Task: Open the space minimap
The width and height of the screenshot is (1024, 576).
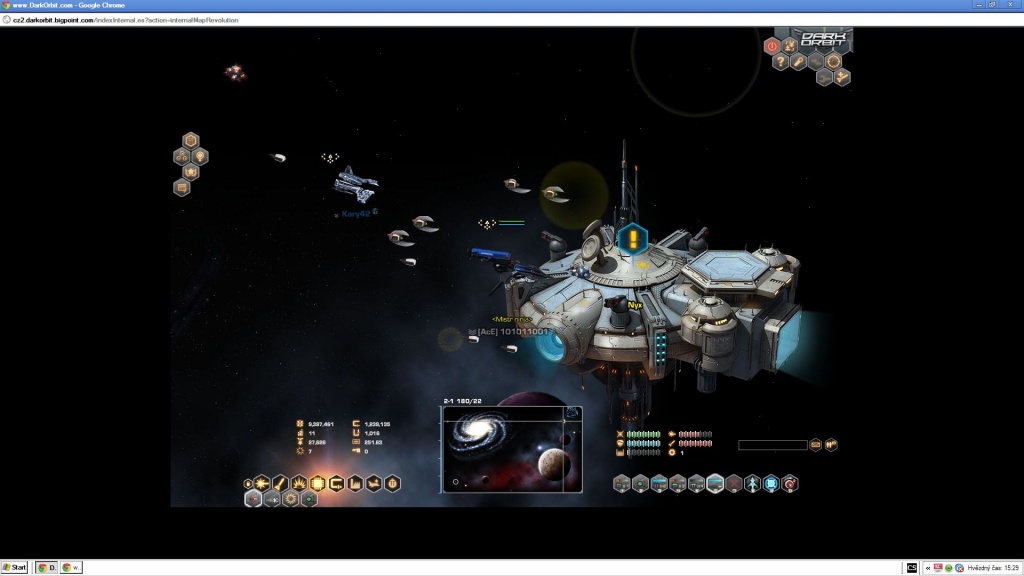Action: pos(512,449)
